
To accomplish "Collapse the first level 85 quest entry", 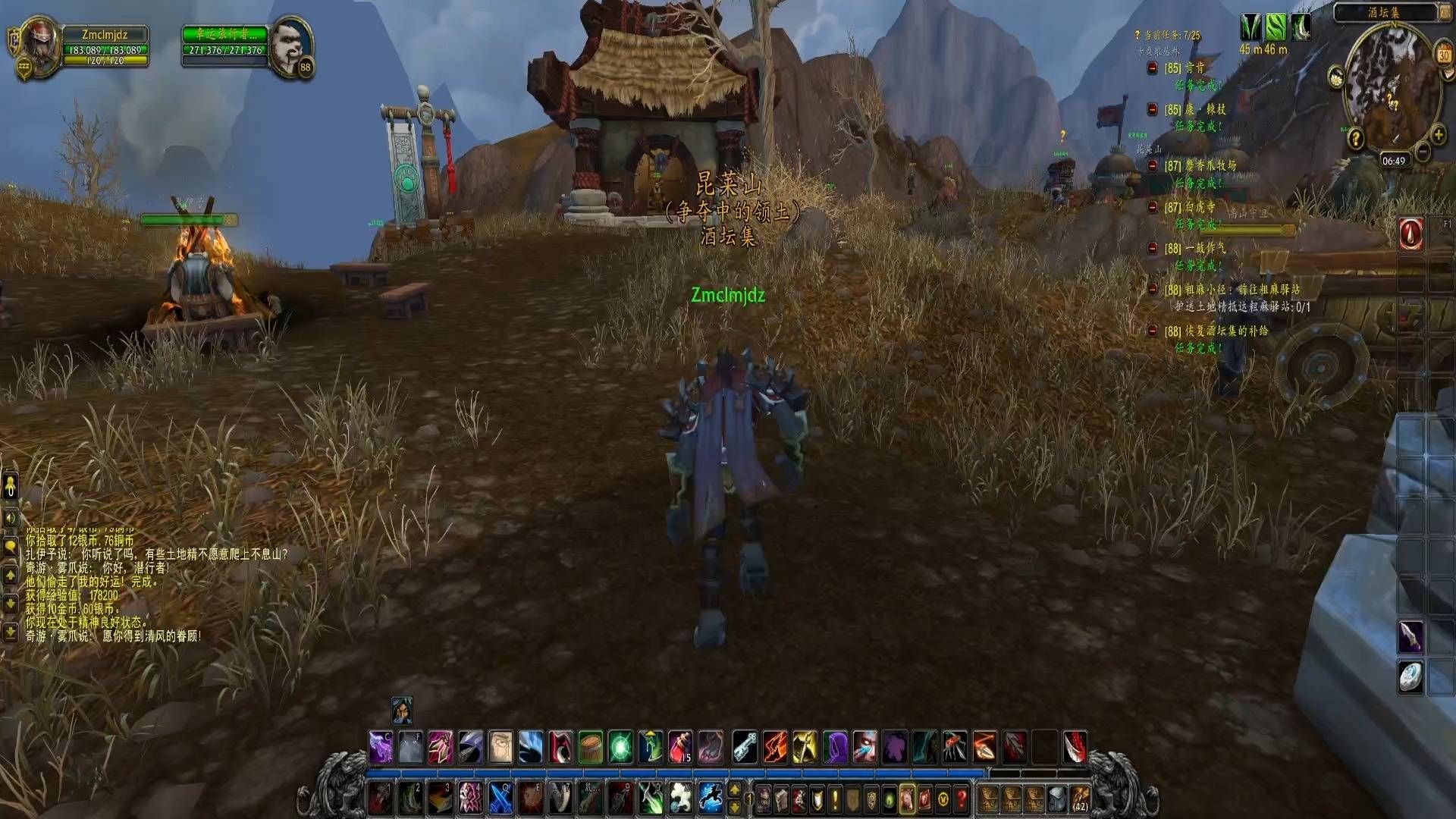I will [x=1152, y=68].
